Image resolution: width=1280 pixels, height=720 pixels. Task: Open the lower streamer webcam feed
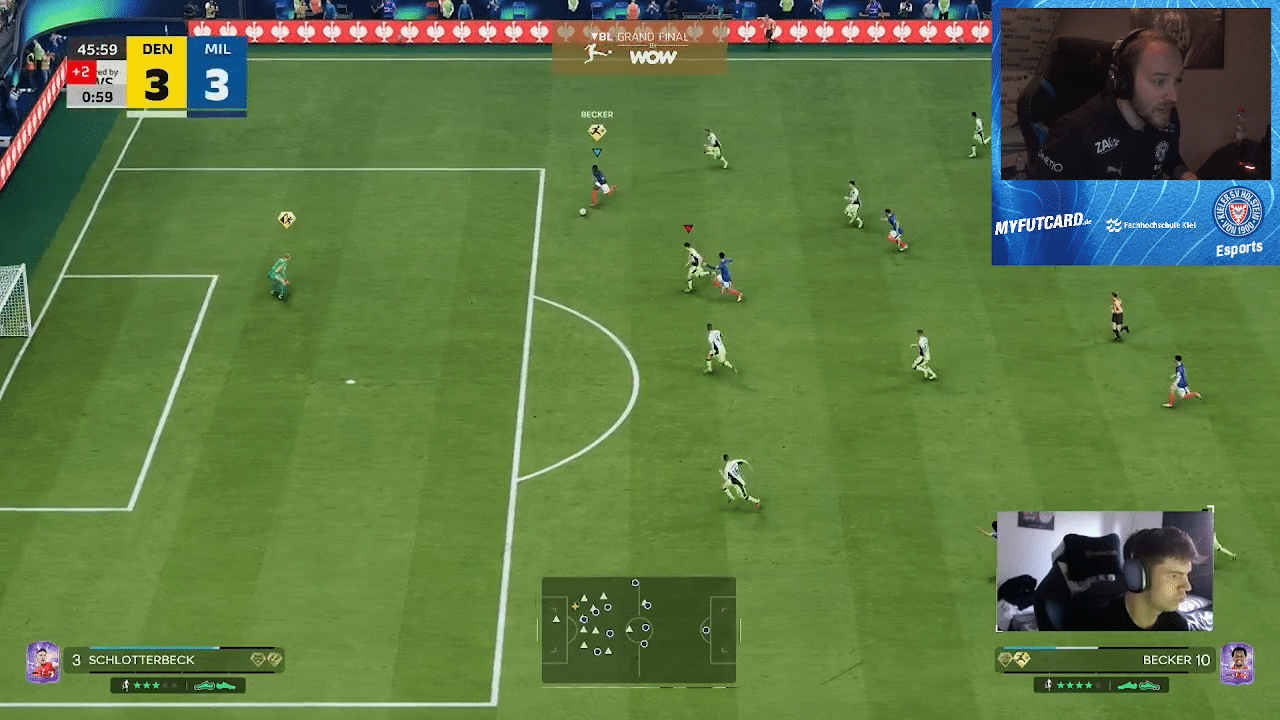[1104, 572]
